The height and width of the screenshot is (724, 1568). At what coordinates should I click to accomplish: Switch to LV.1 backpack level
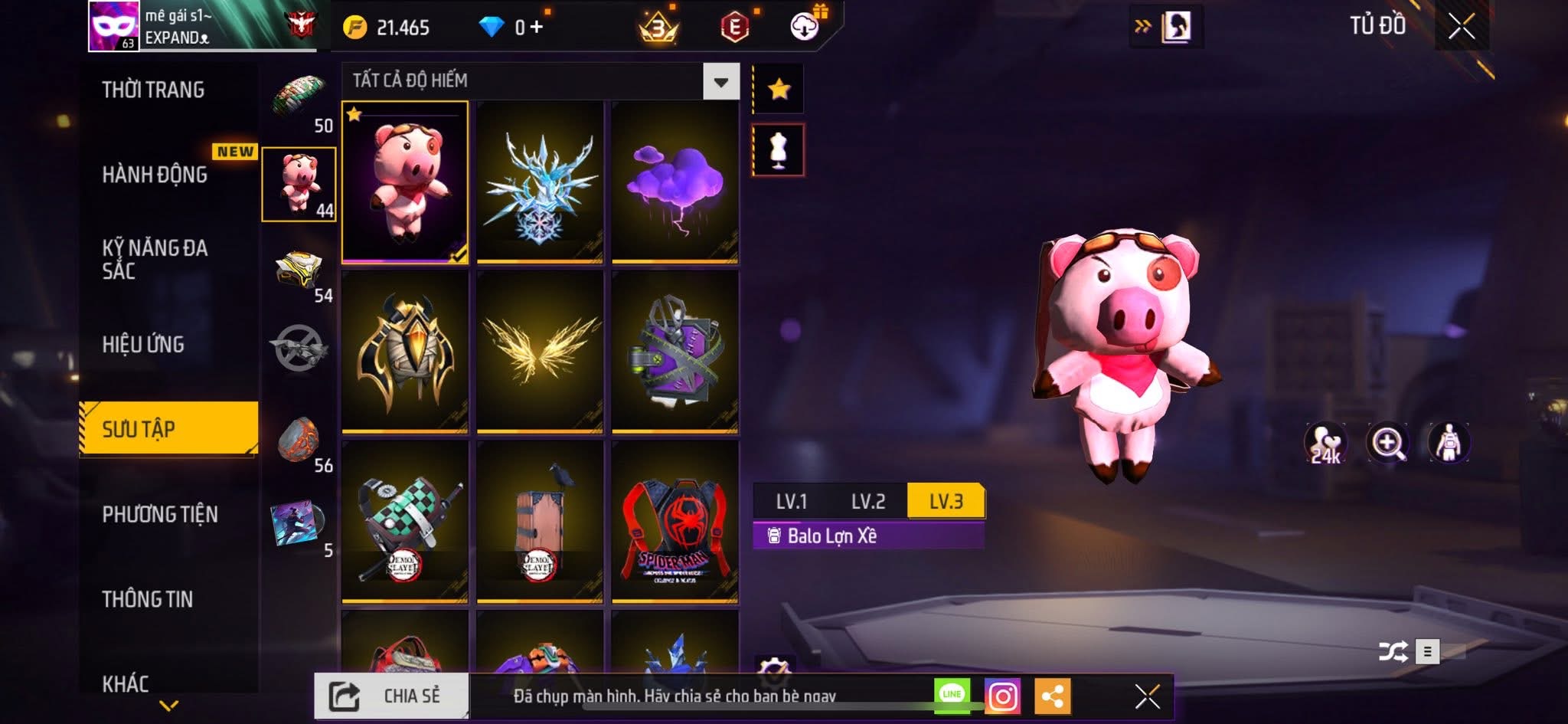click(x=792, y=502)
